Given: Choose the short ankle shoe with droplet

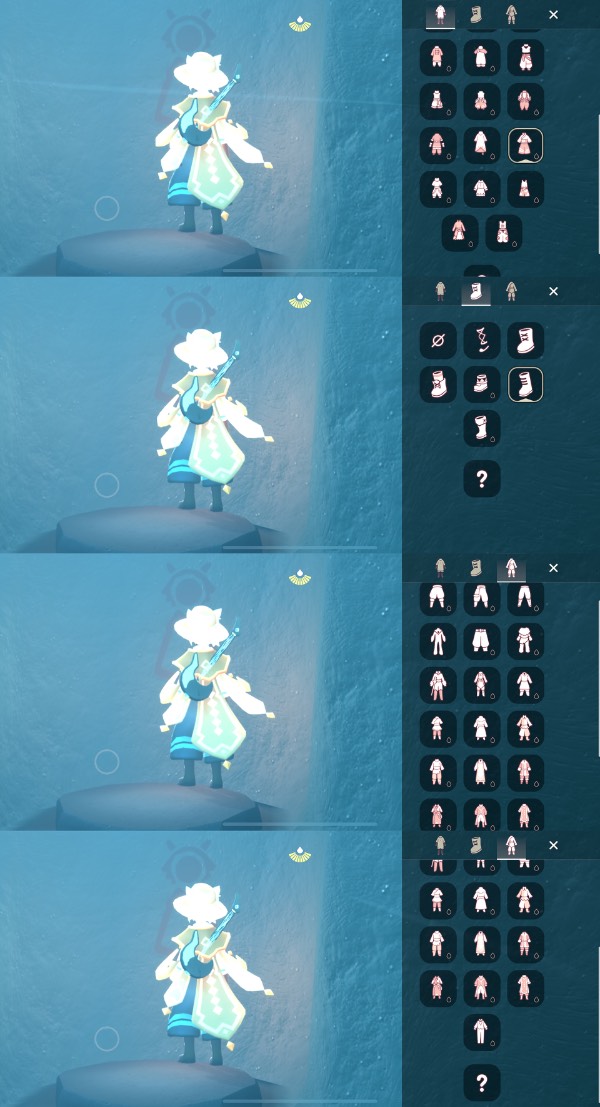Looking at the screenshot, I should point(482,385).
